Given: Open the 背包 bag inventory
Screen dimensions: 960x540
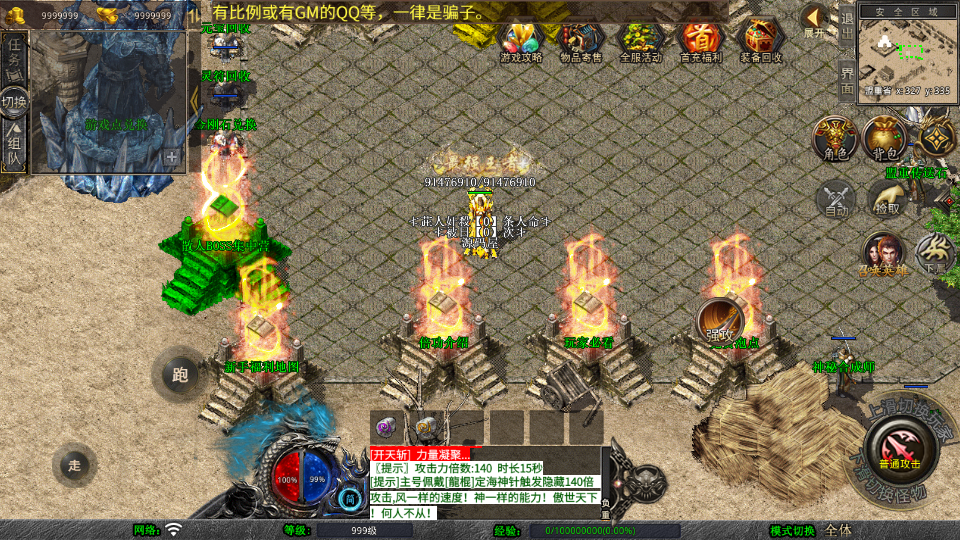Looking at the screenshot, I should pyautogui.click(x=884, y=138).
